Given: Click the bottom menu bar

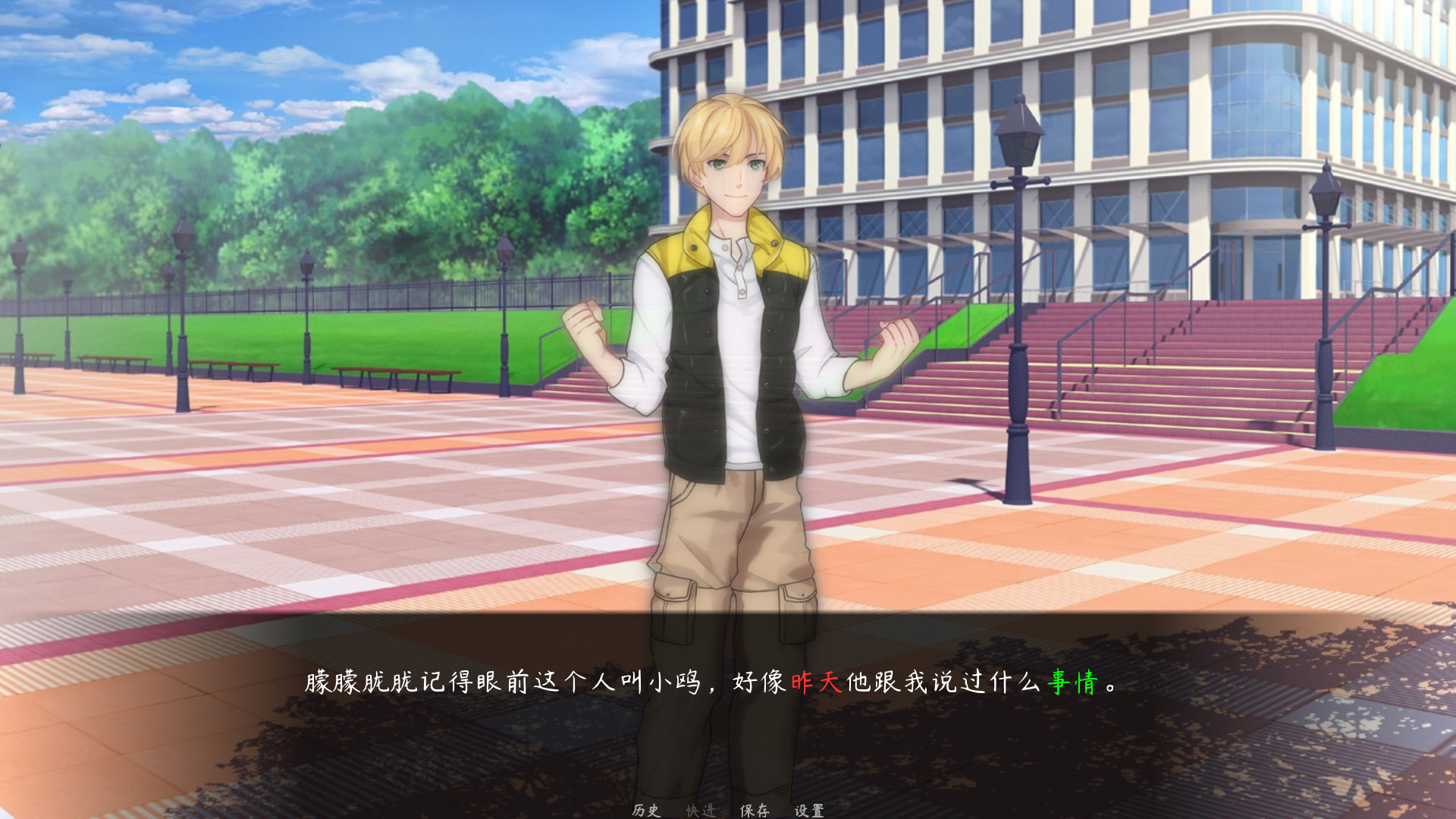Looking at the screenshot, I should tap(728, 809).
